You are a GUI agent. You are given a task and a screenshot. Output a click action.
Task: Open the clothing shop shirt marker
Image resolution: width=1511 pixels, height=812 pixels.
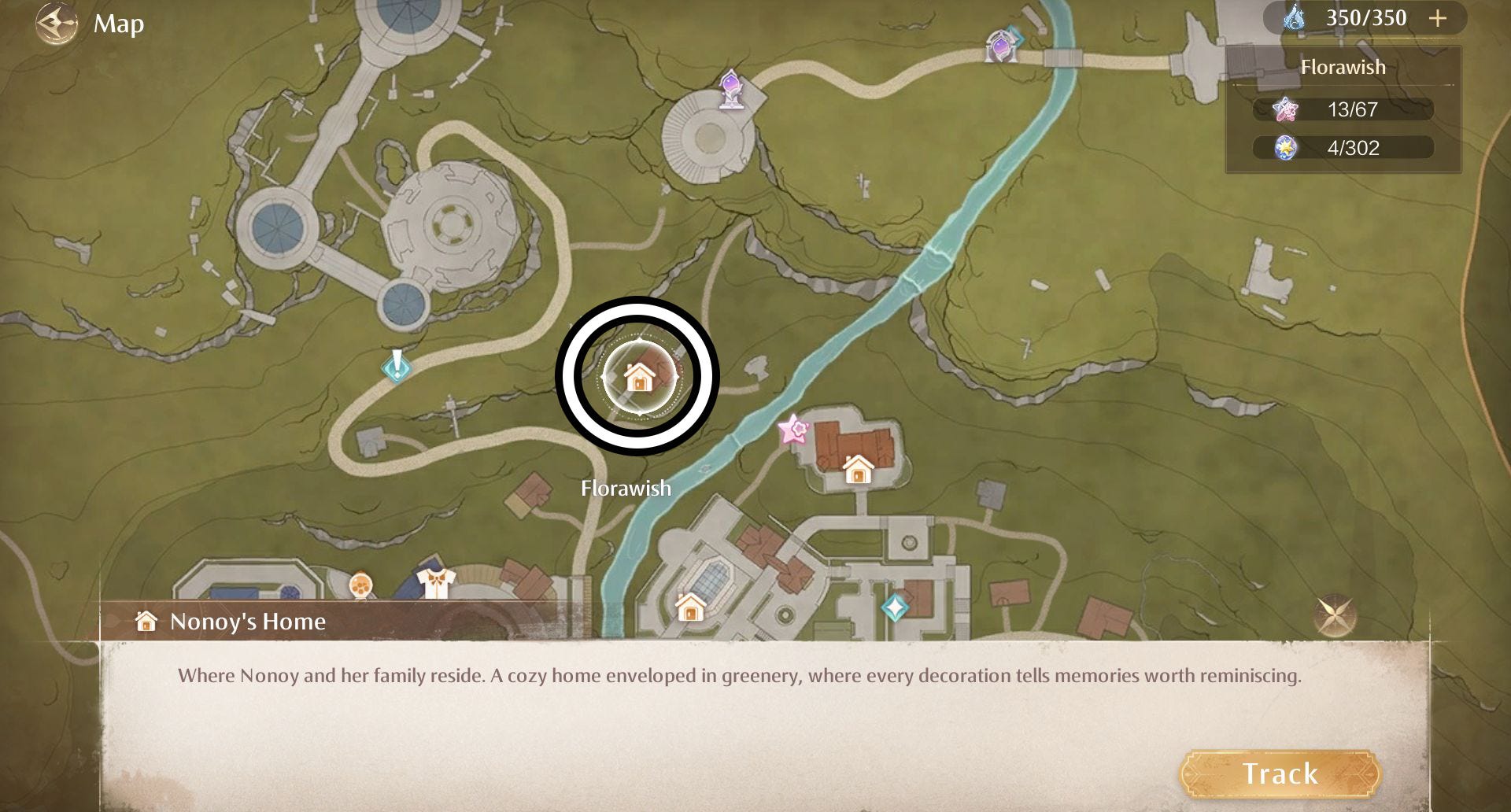435,584
